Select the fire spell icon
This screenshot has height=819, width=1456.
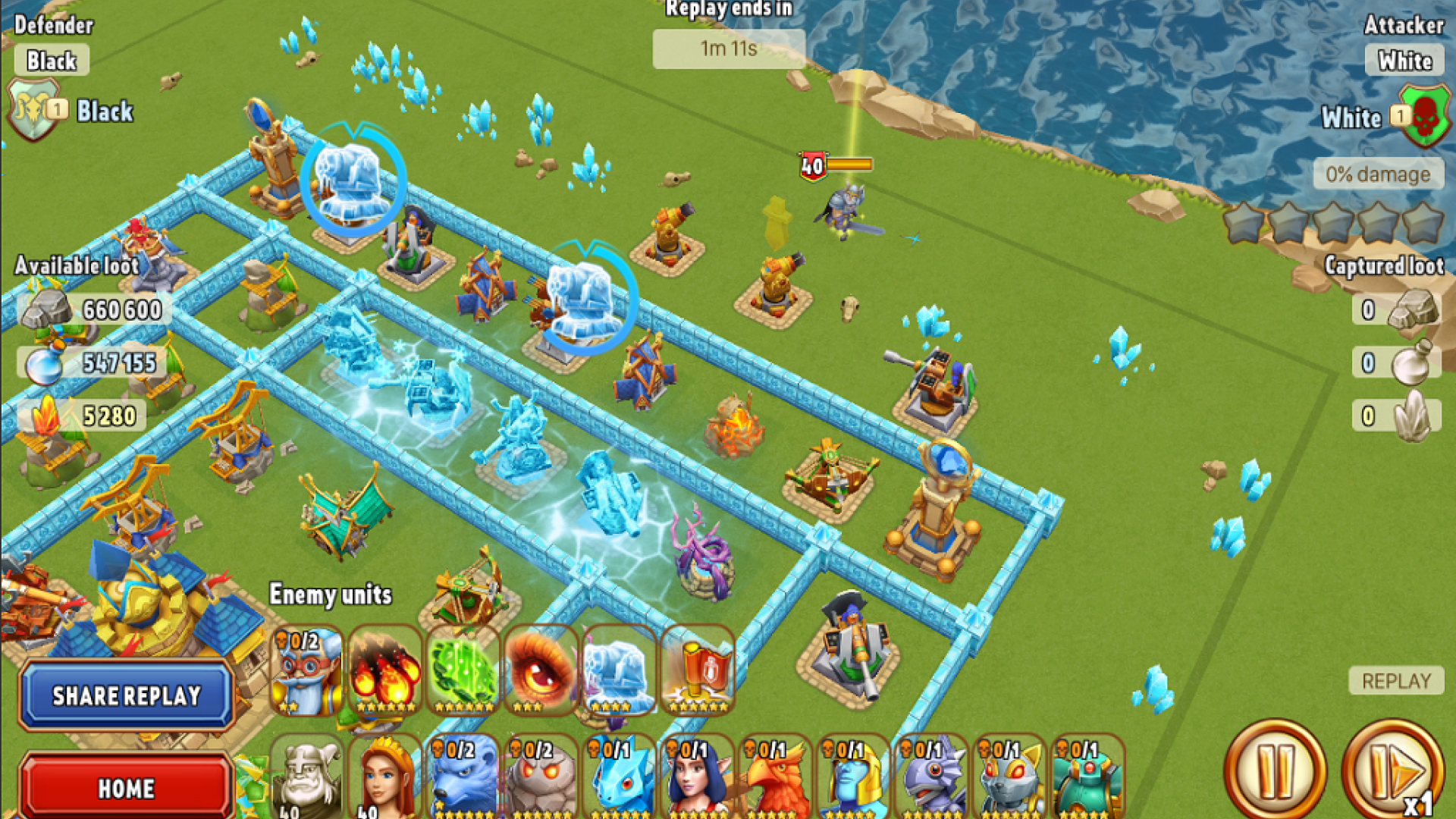coord(387,671)
